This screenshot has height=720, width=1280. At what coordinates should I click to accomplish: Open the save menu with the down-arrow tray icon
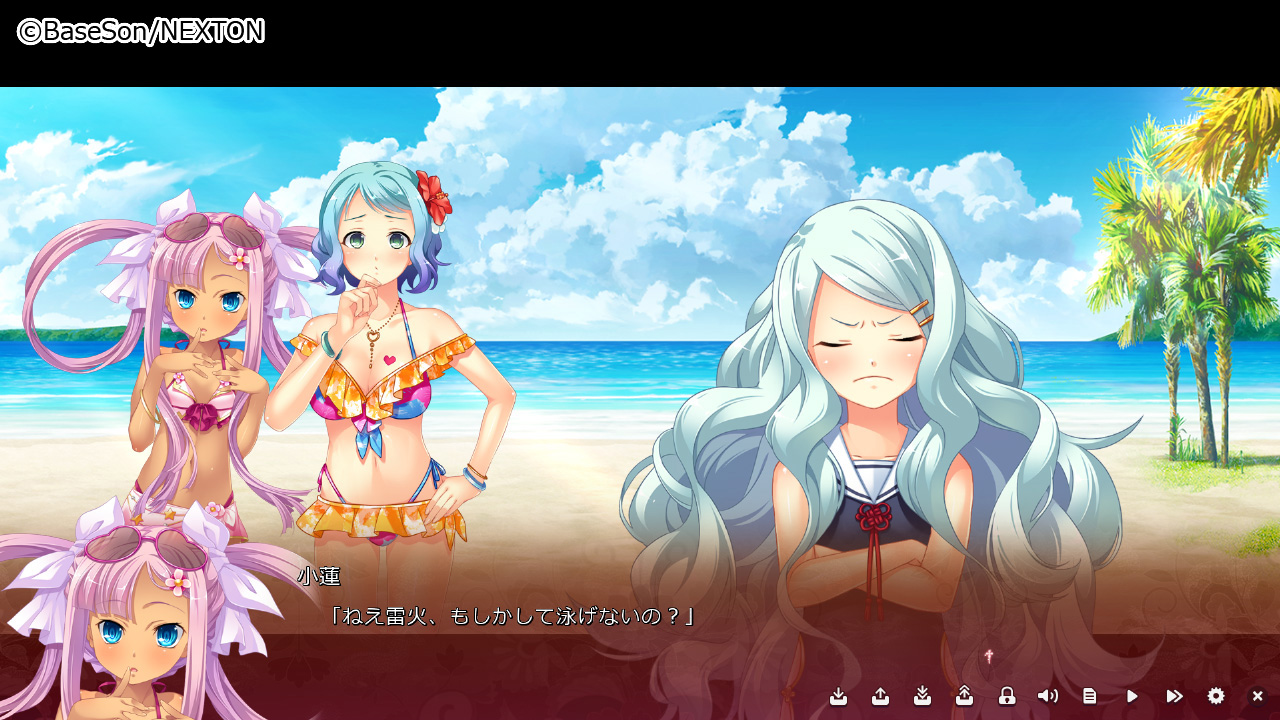coord(839,696)
